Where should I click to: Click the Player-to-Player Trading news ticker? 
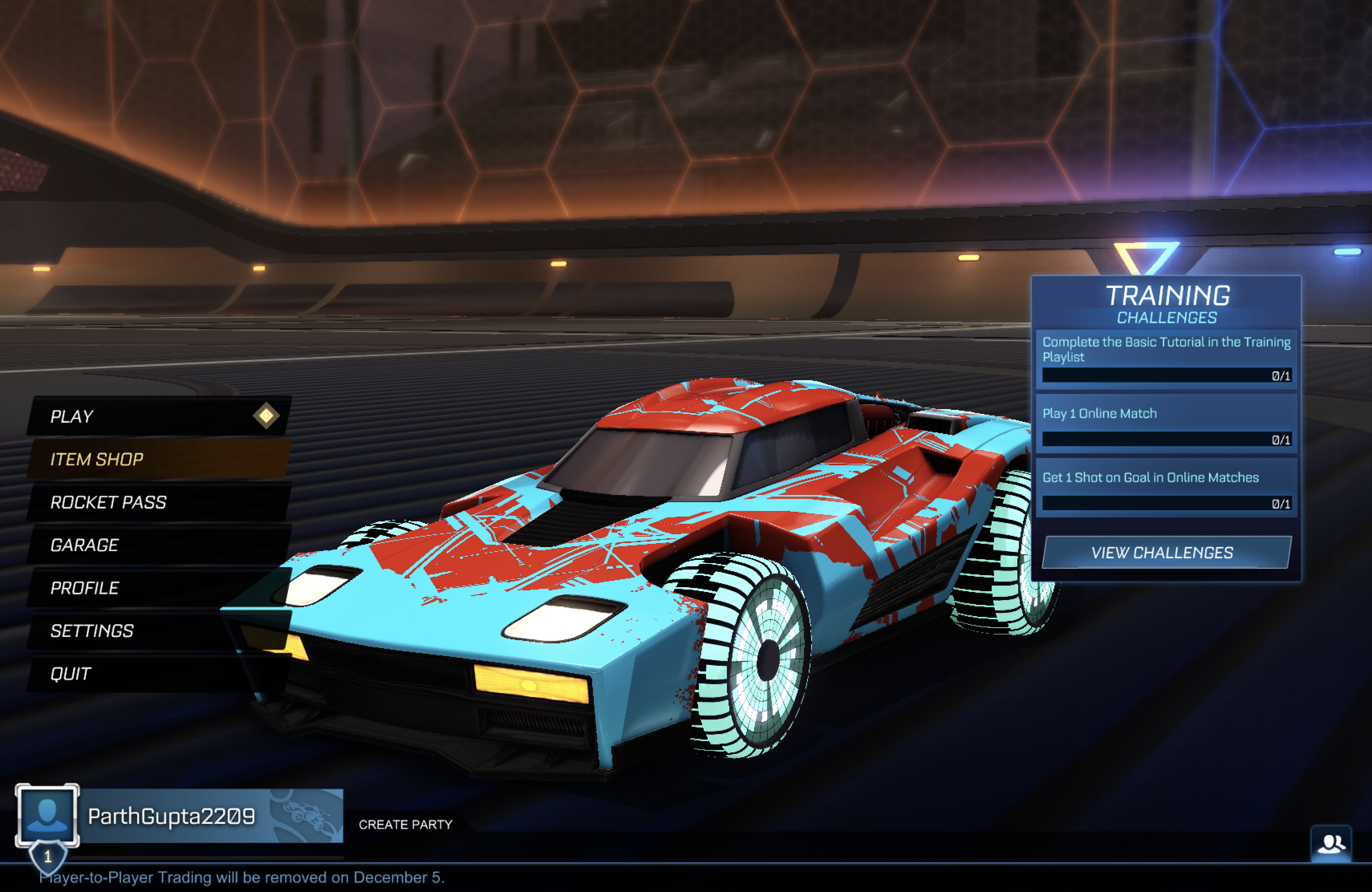click(x=242, y=878)
